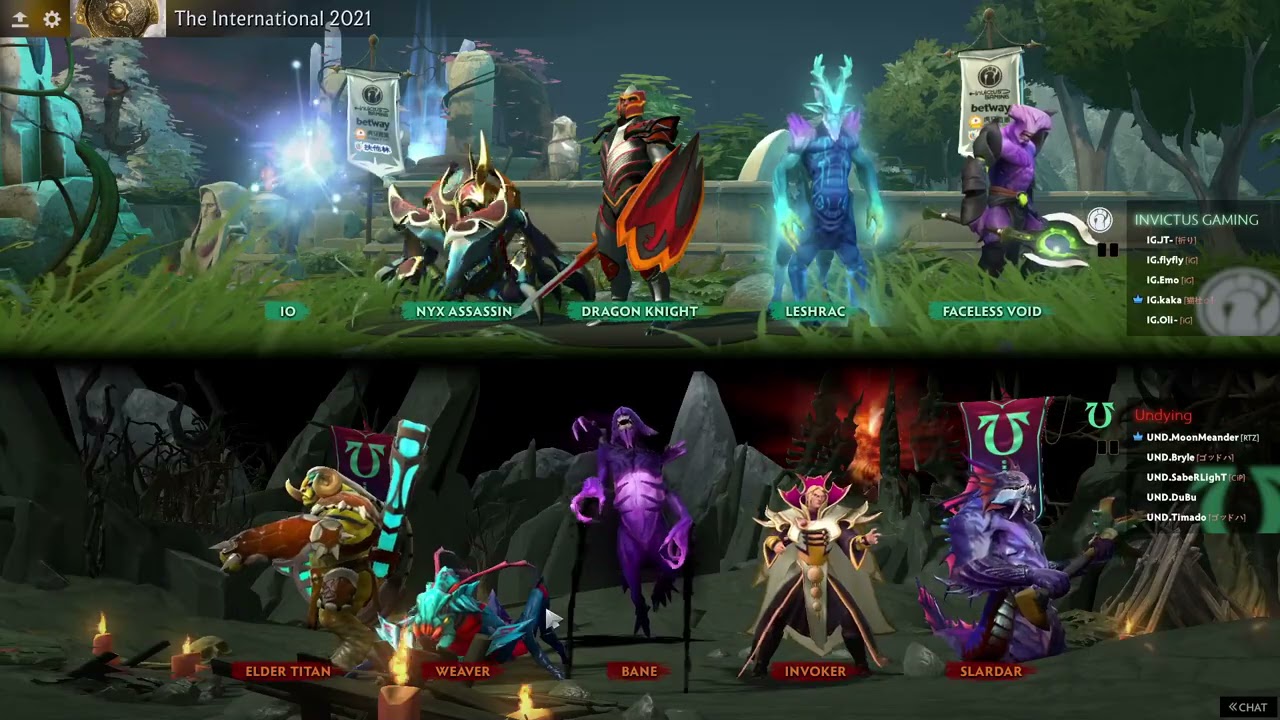Click player IG.Oli- in the roster
Screen dimensions: 1280x720
[1161, 320]
